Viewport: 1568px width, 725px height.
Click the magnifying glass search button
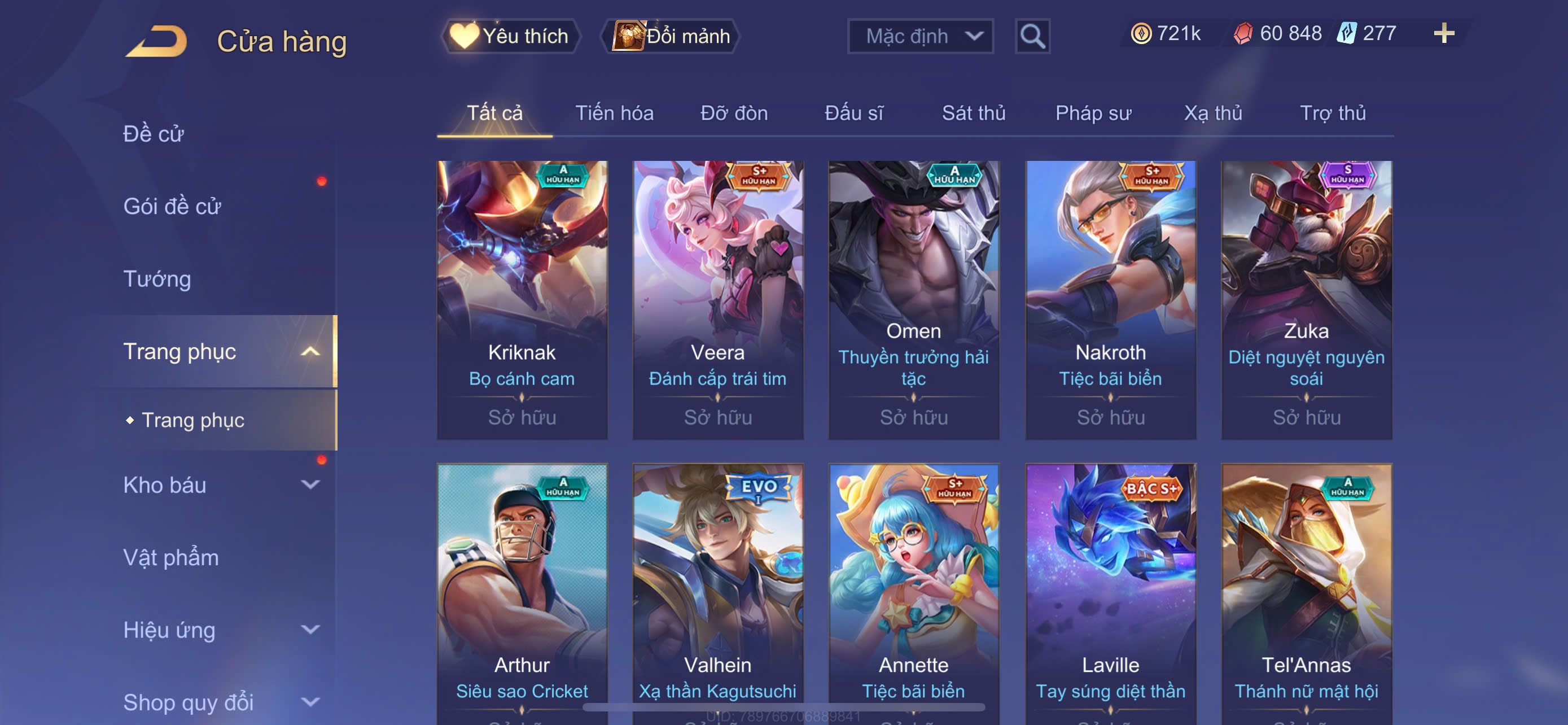point(1032,37)
